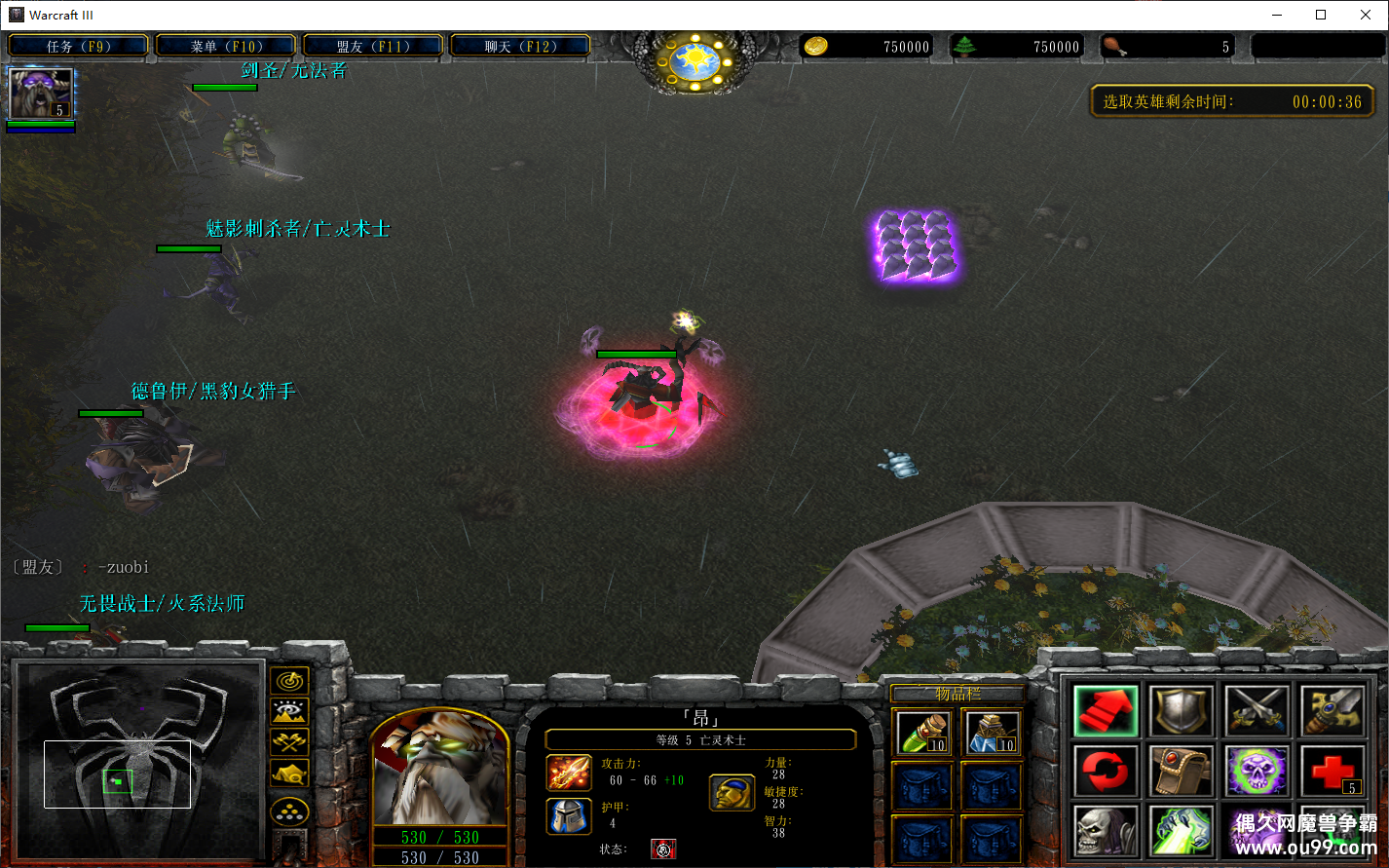The height and width of the screenshot is (868, 1389).
Task: Use the green potion inventory item
Action: click(x=922, y=733)
